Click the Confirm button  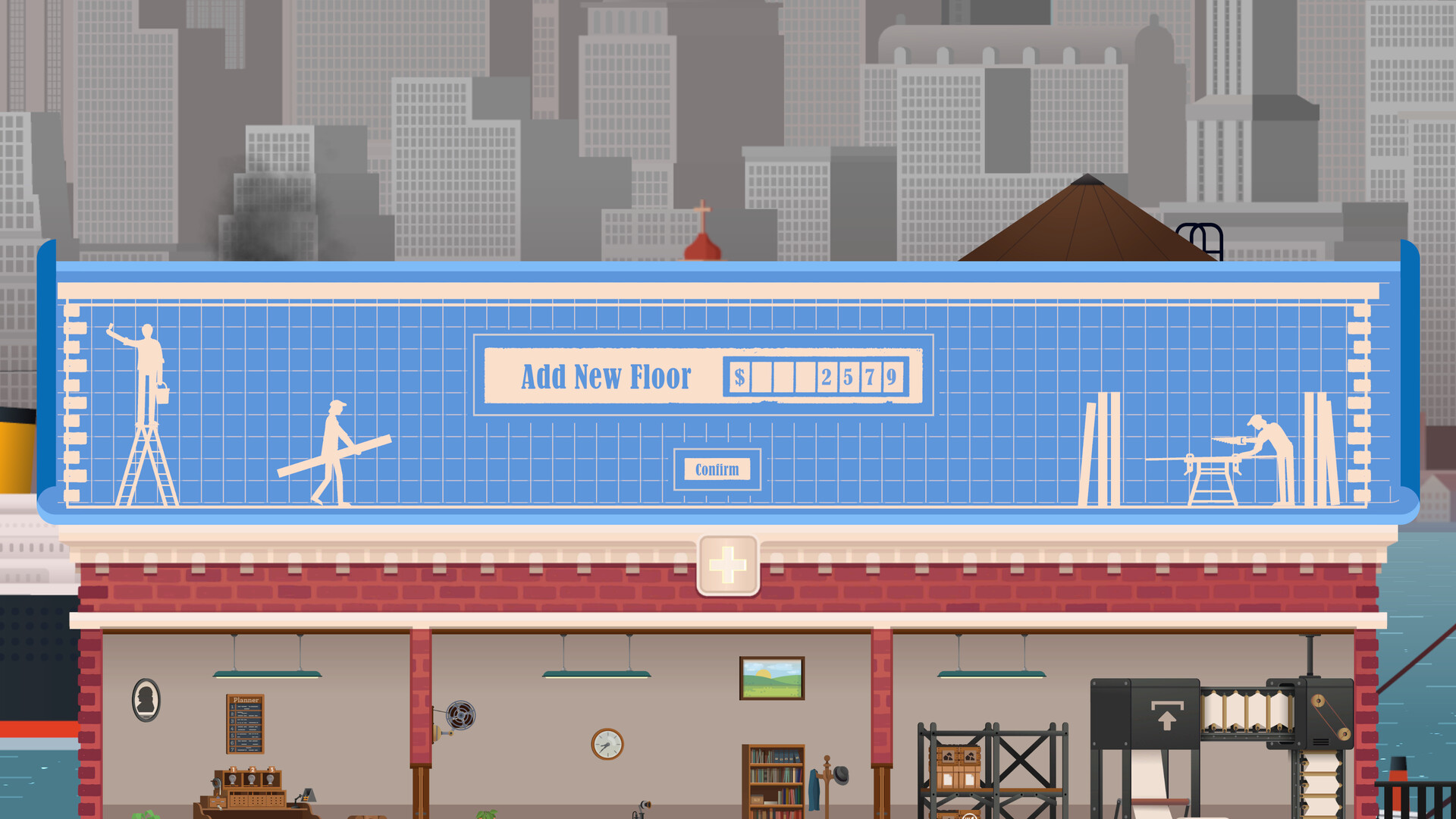point(716,469)
